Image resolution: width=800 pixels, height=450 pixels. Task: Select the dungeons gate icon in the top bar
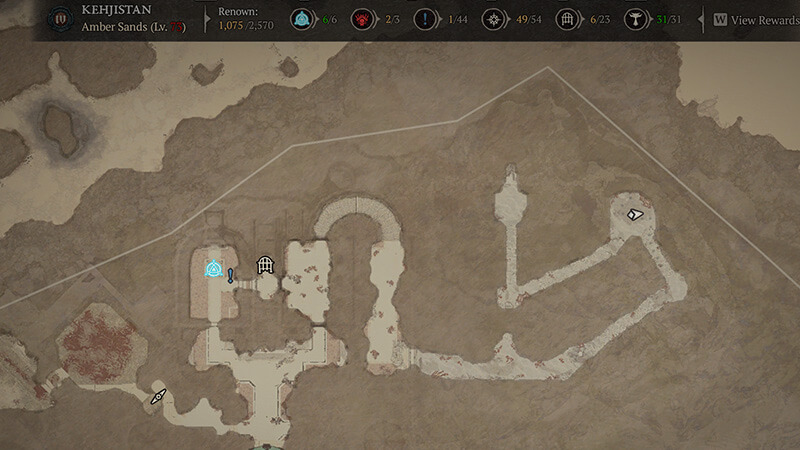click(568, 19)
